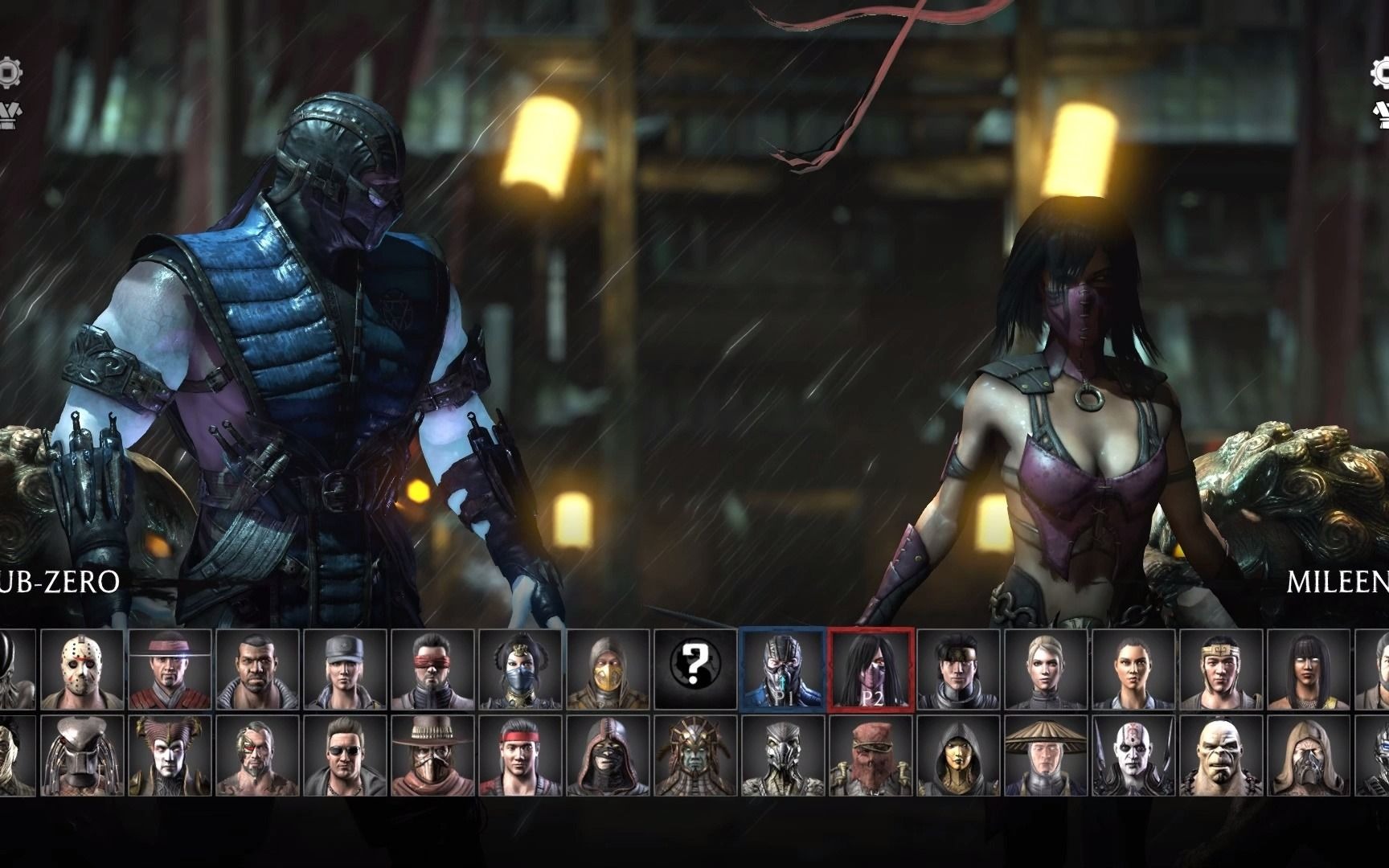Choose the Predator character tile

tap(82, 756)
